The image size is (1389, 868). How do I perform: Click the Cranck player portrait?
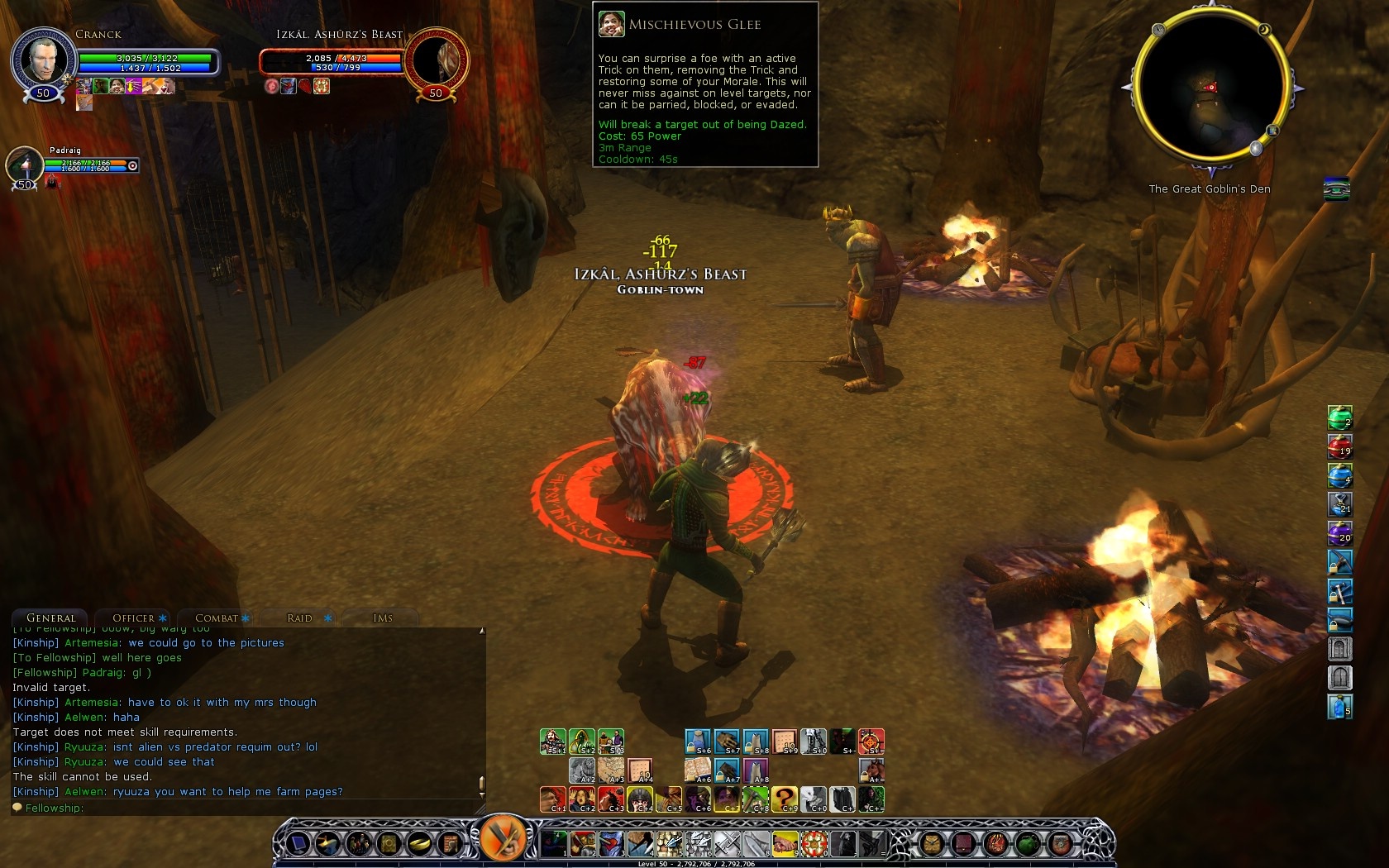(x=43, y=60)
